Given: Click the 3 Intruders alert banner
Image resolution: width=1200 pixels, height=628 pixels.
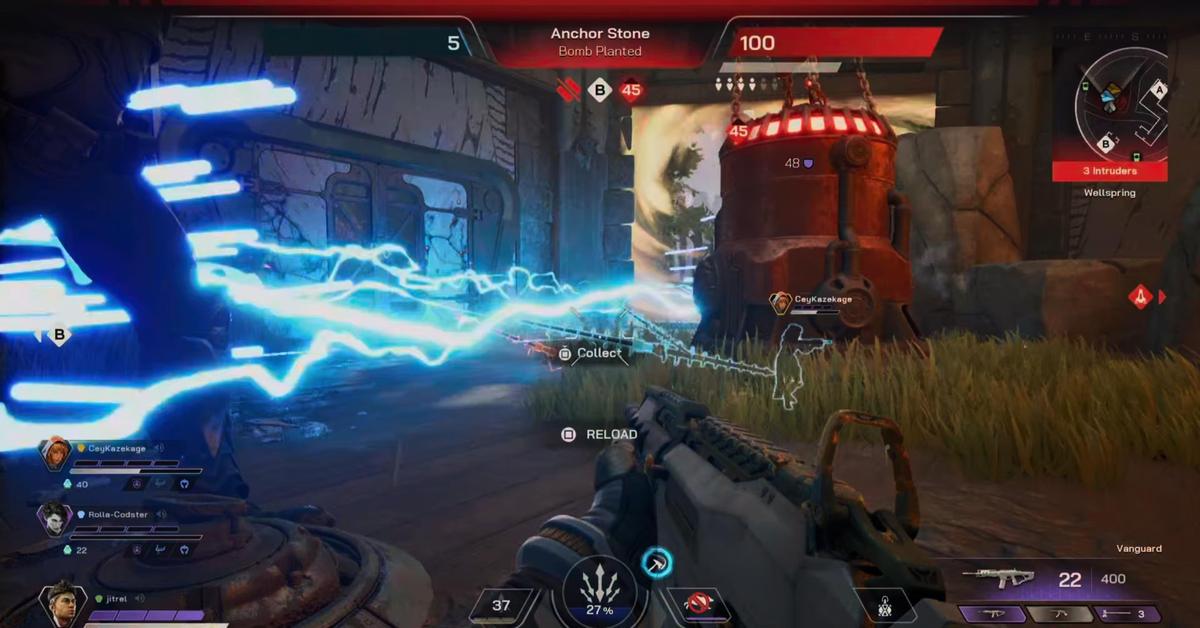Looking at the screenshot, I should coord(1109,171).
